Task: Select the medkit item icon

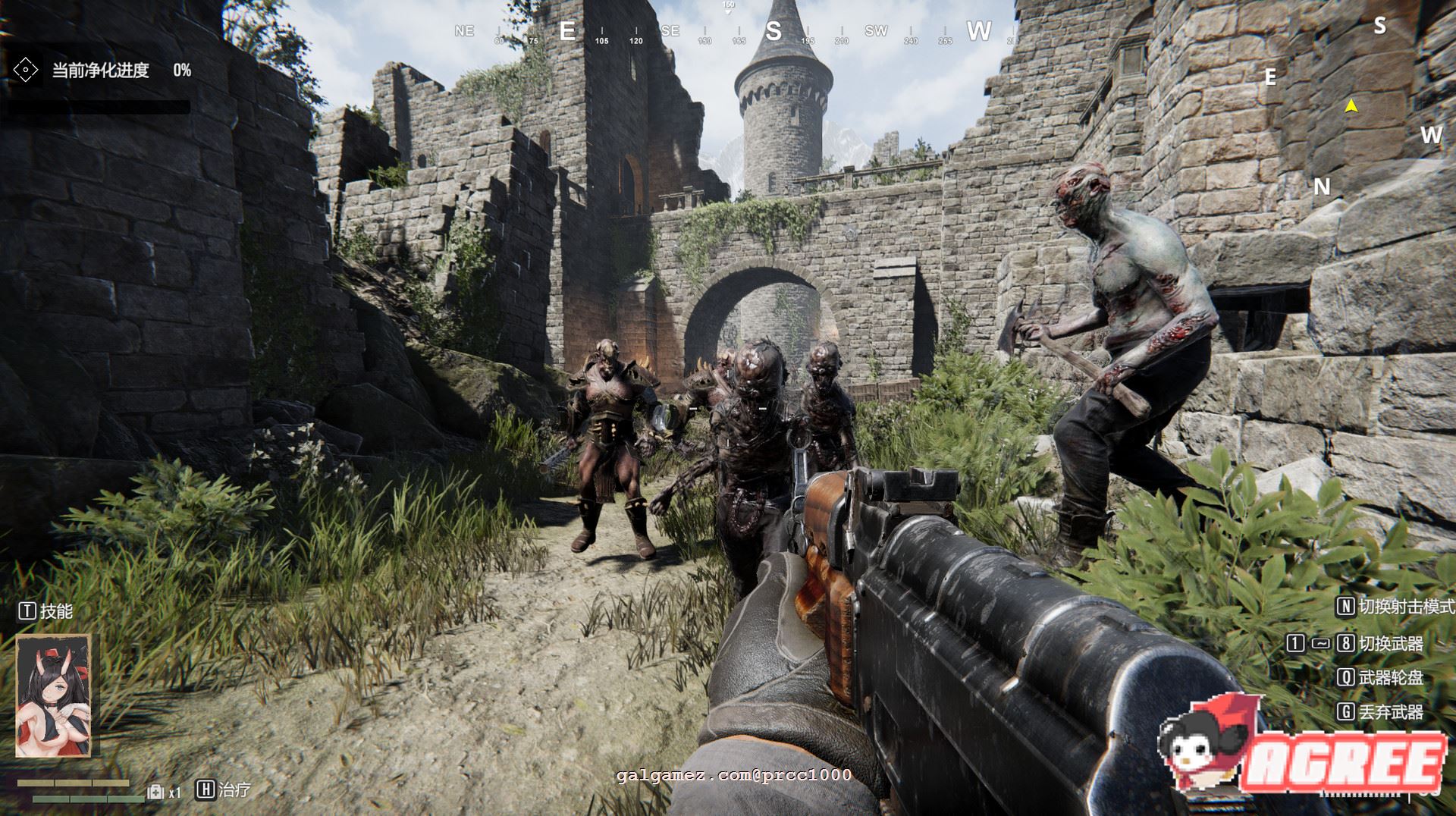Action: point(155,792)
